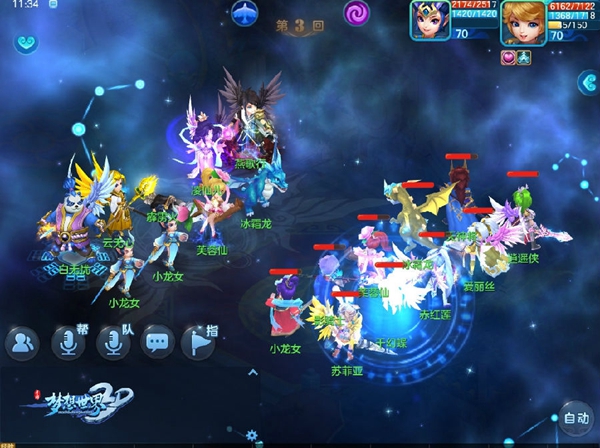This screenshot has width=600, height=448.
Task: Click the purple swirl icon
Action: pos(357,13)
